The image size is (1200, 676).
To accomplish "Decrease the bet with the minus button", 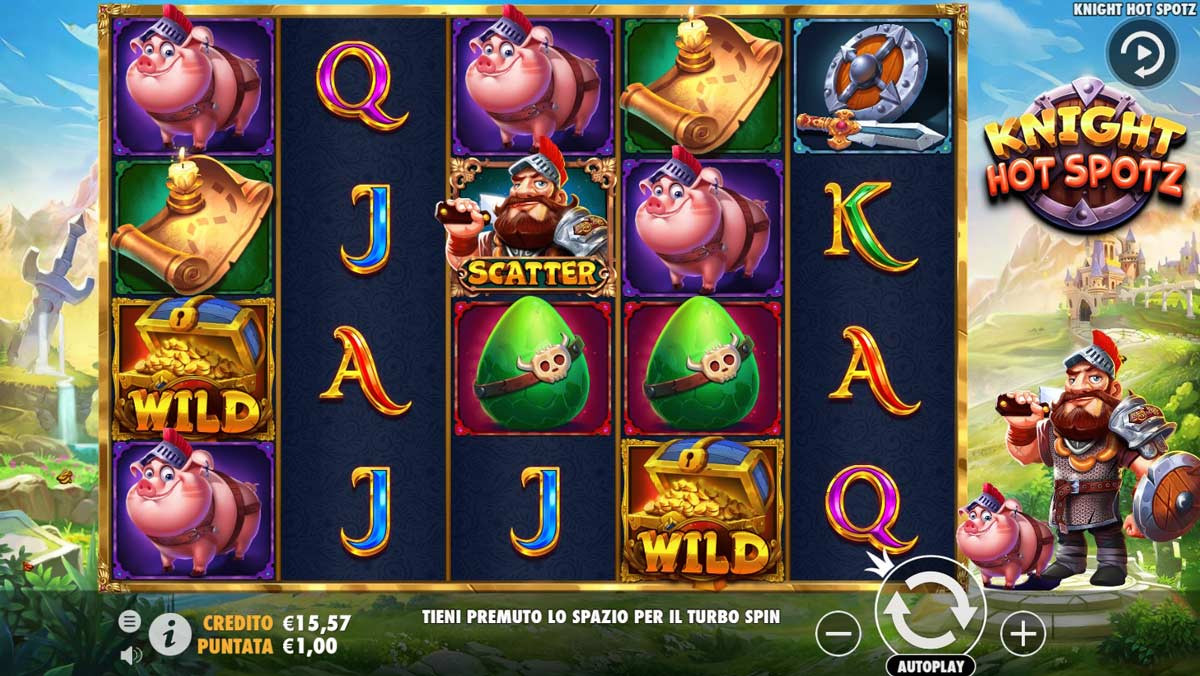I will (838, 633).
